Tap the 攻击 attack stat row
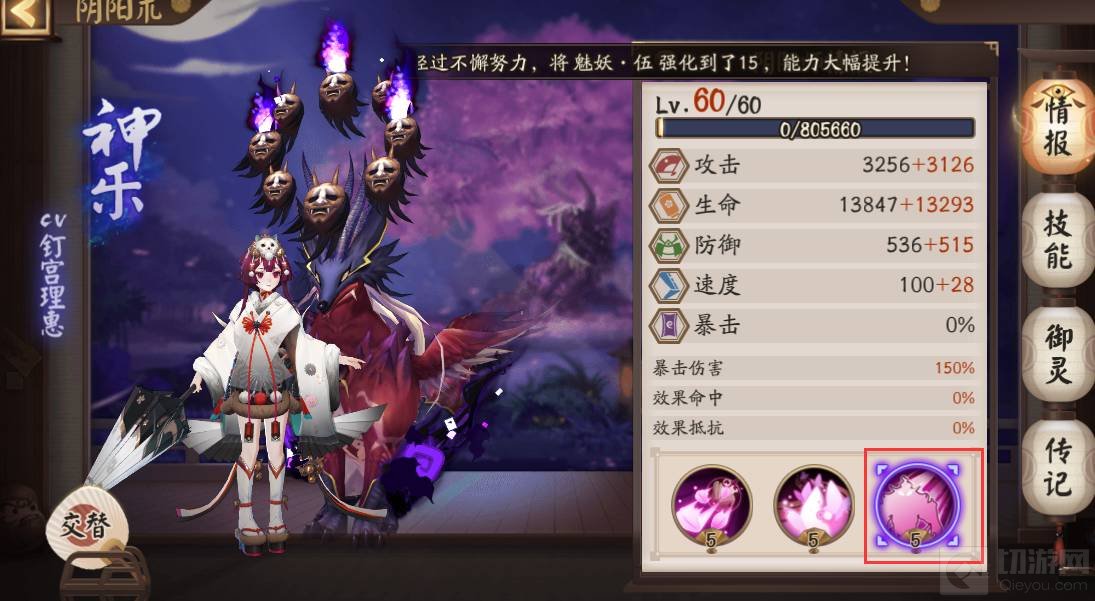Image resolution: width=1095 pixels, height=601 pixels. 812,165
